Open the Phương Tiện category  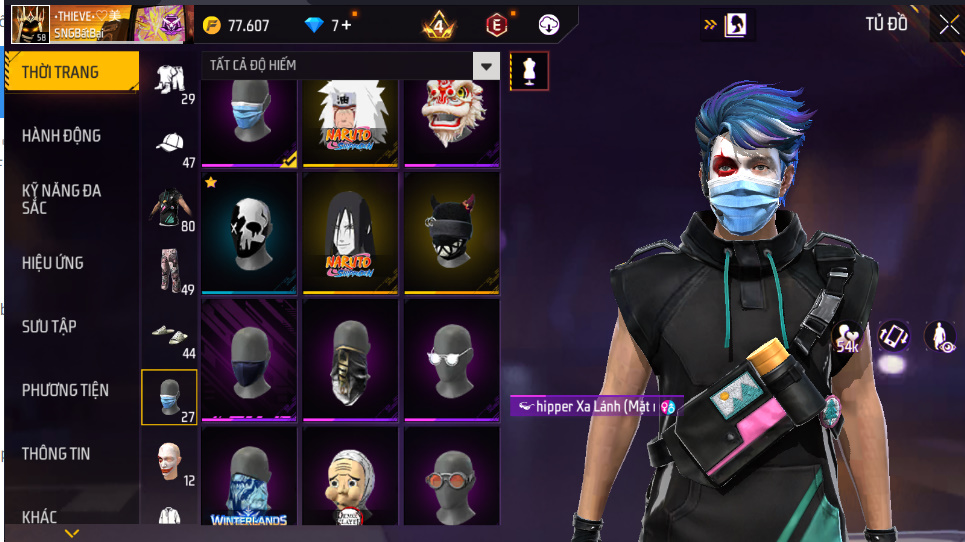click(66, 390)
